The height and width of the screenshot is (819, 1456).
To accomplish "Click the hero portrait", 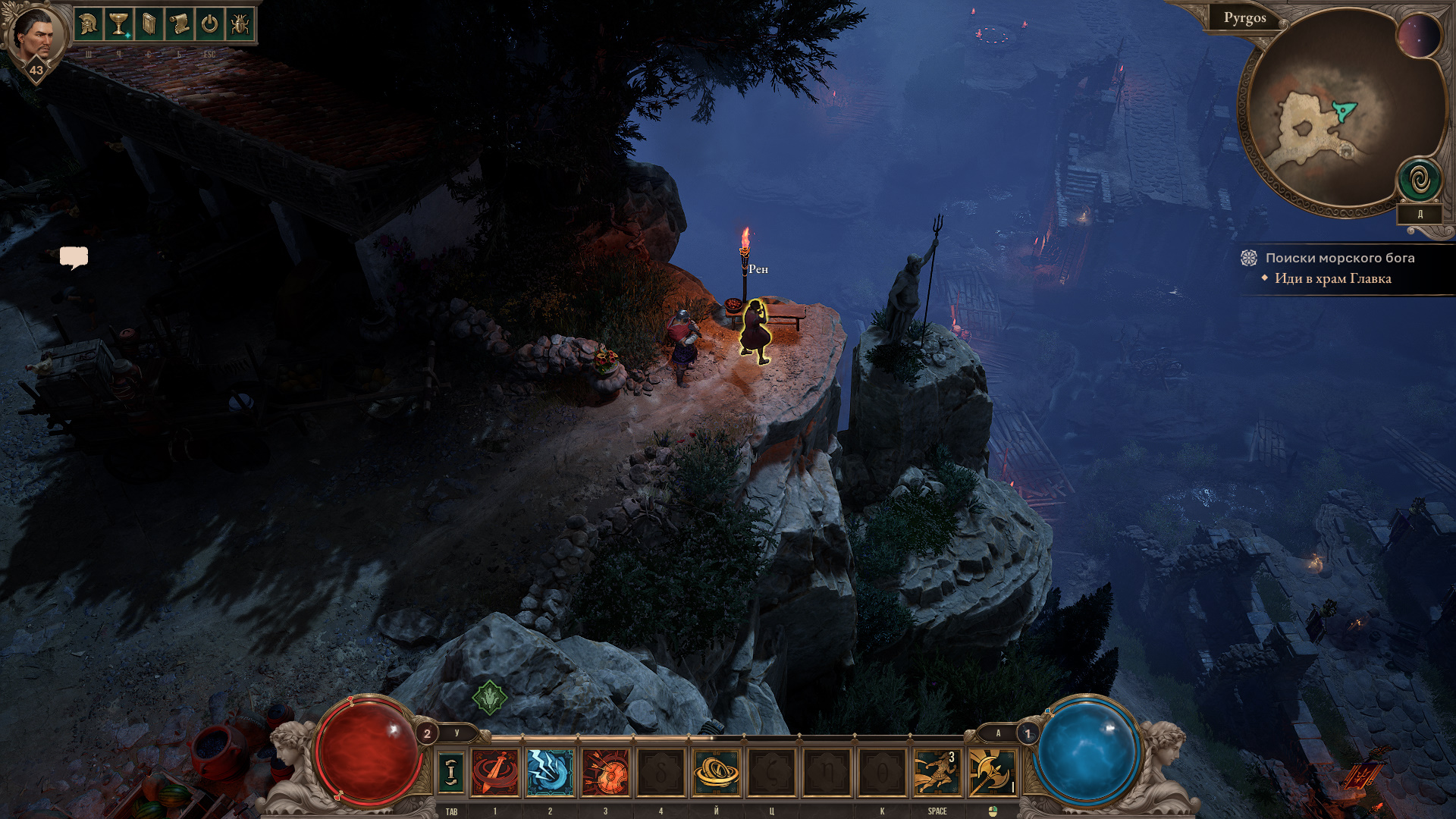I will (35, 34).
